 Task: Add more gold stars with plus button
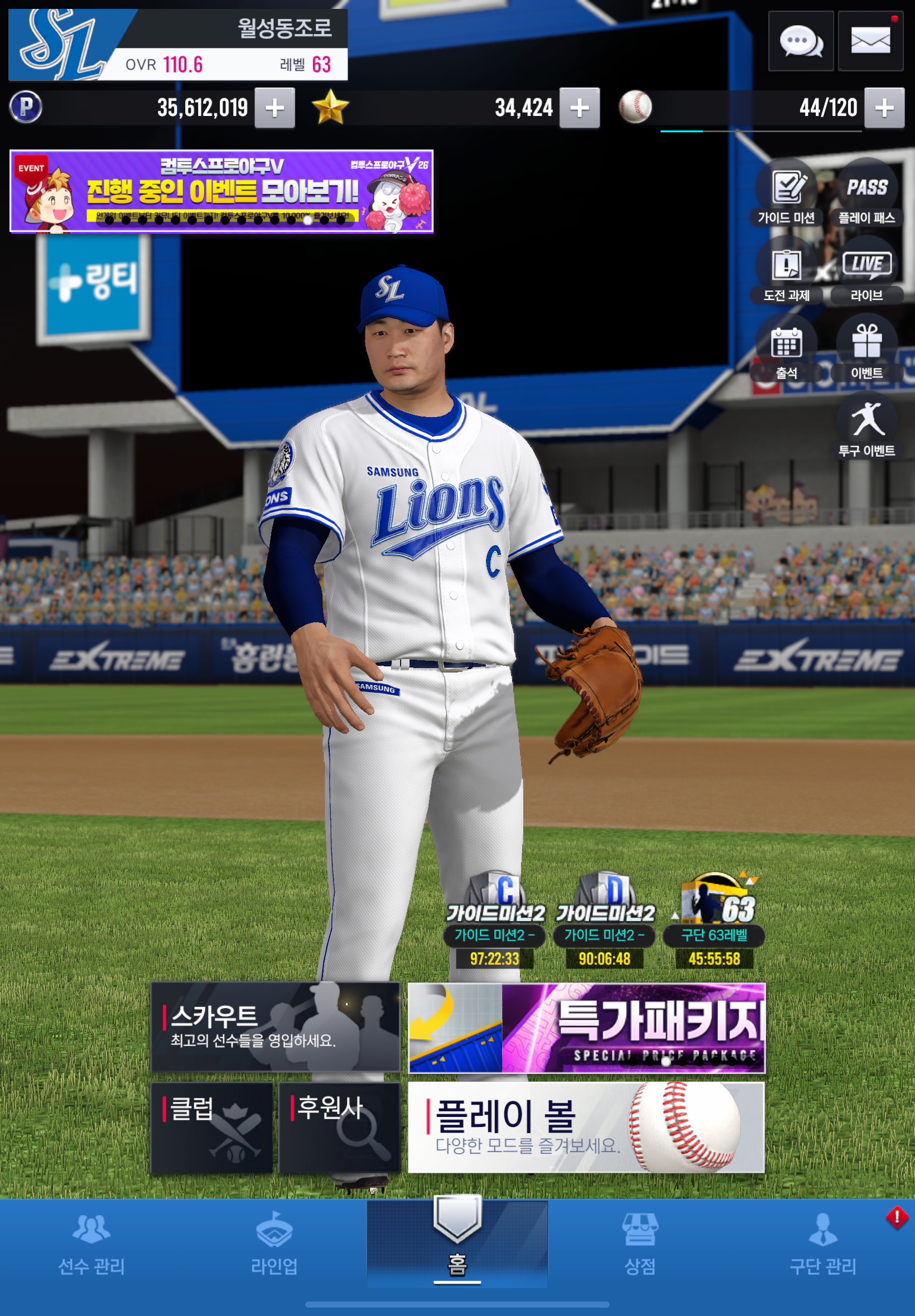pyautogui.click(x=579, y=108)
